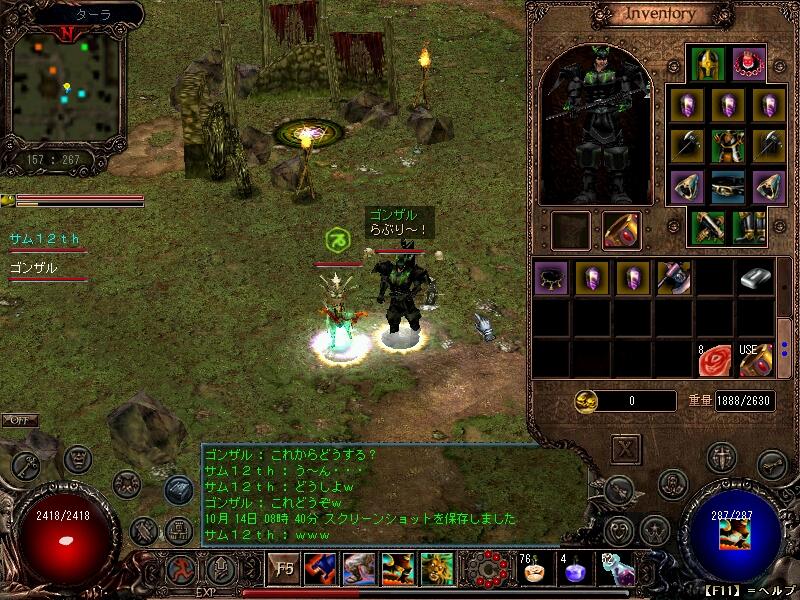Open the face icon round menu button
800x600 pixels.
point(78,459)
